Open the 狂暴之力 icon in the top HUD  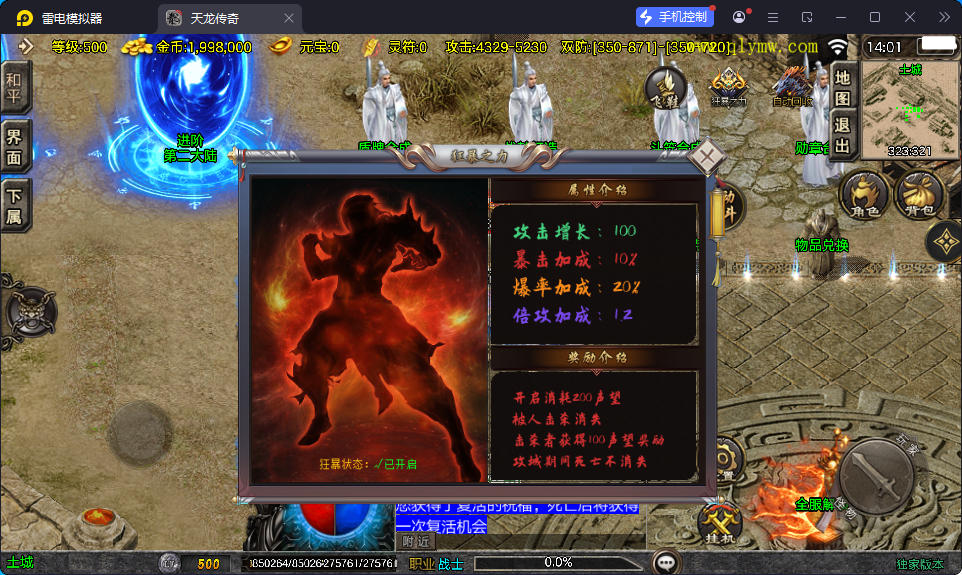pyautogui.click(x=728, y=86)
